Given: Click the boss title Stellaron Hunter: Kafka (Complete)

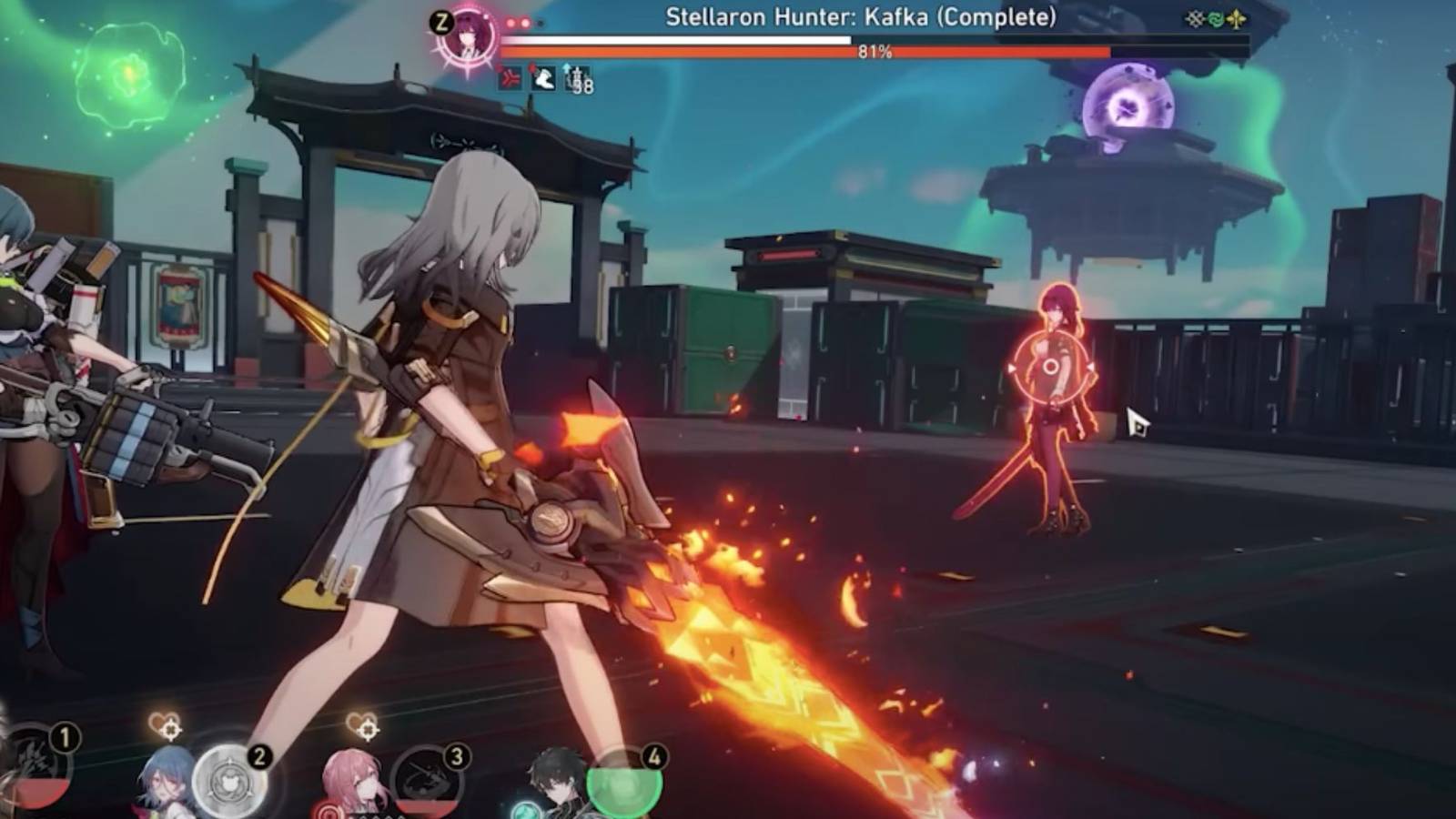Looking at the screenshot, I should pyautogui.click(x=860, y=15).
